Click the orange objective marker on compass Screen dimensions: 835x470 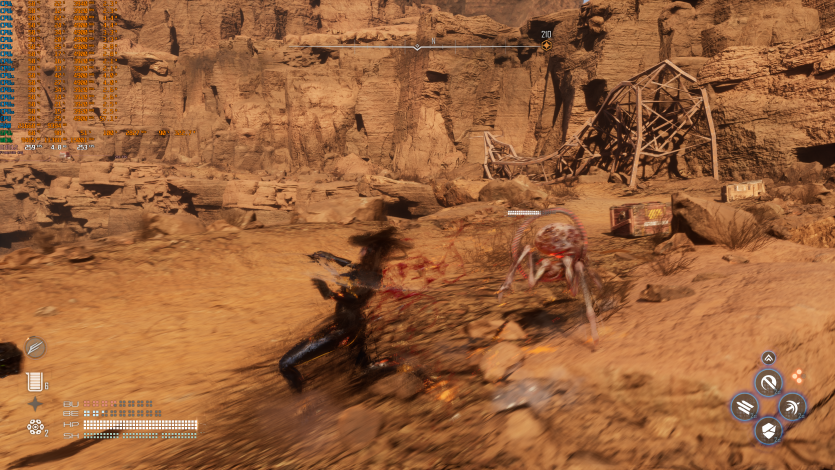pos(545,45)
